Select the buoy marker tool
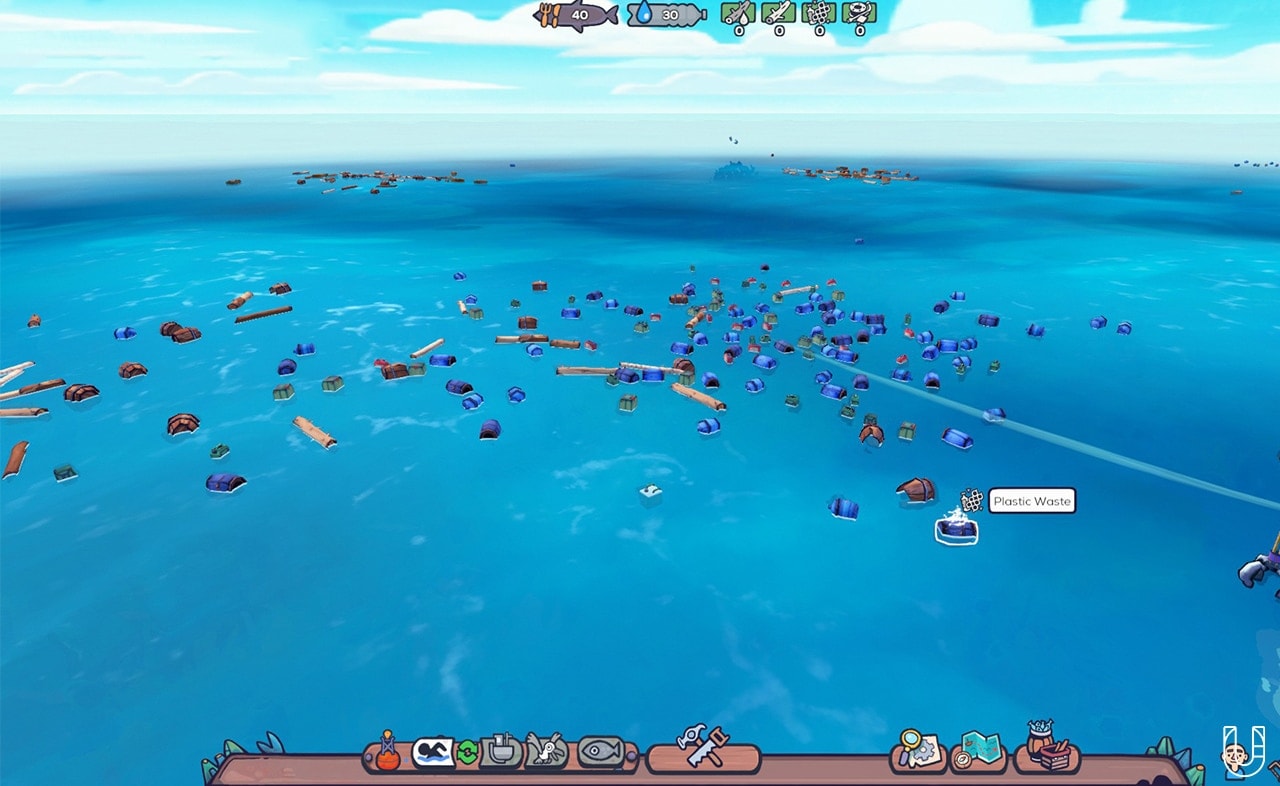This screenshot has height=786, width=1280. point(388,753)
